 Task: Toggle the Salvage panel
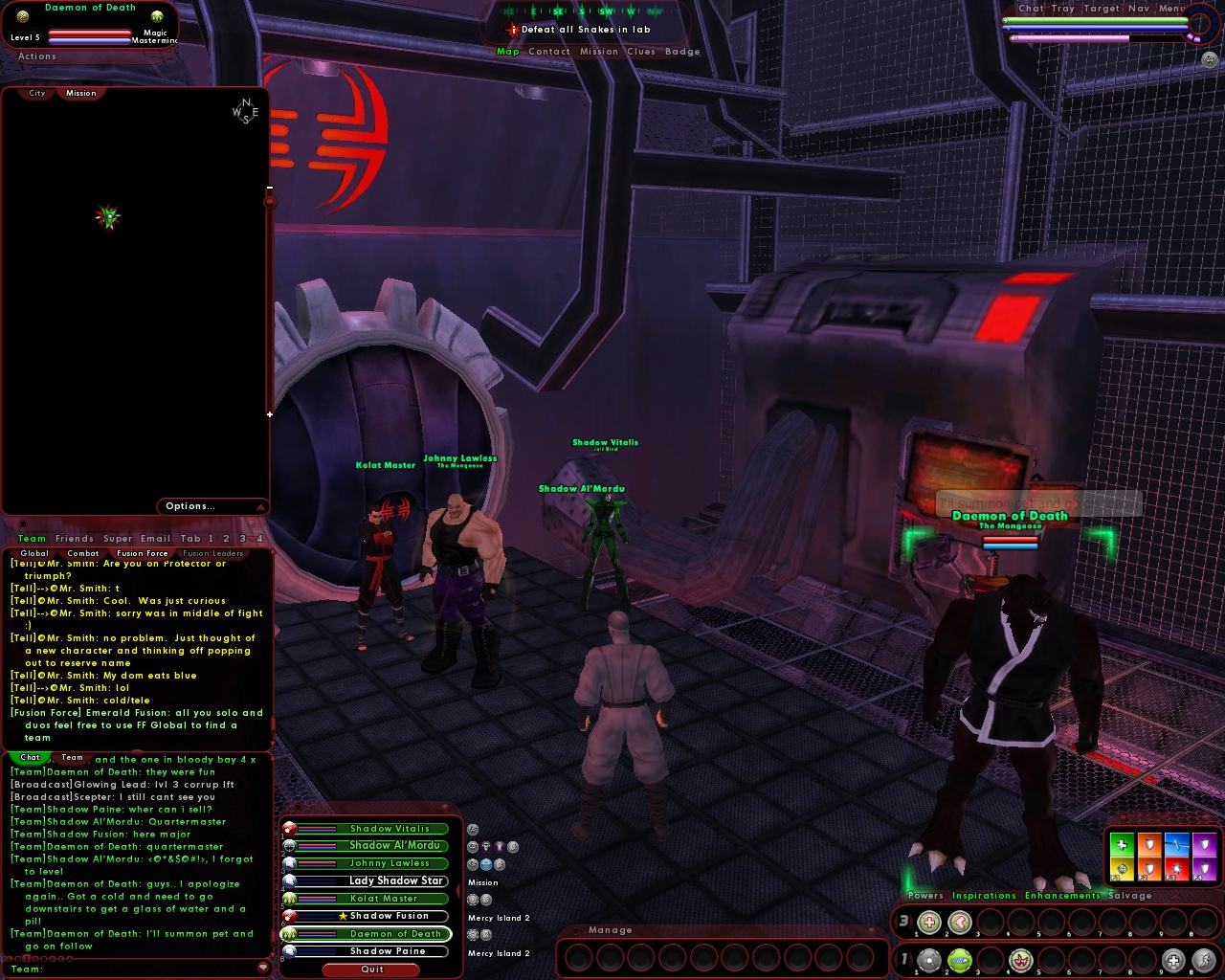(x=1130, y=896)
